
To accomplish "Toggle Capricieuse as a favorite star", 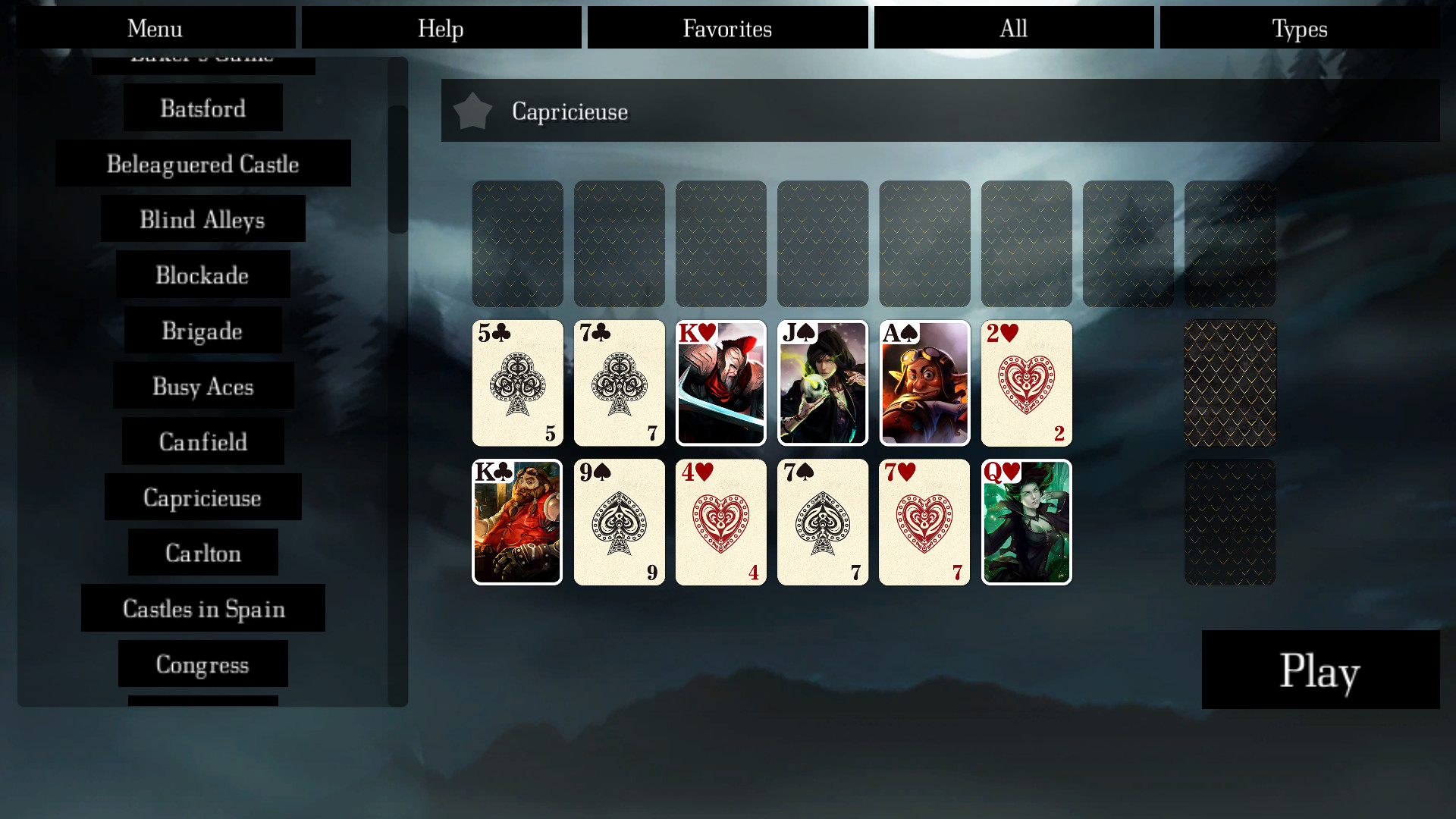I will [474, 111].
